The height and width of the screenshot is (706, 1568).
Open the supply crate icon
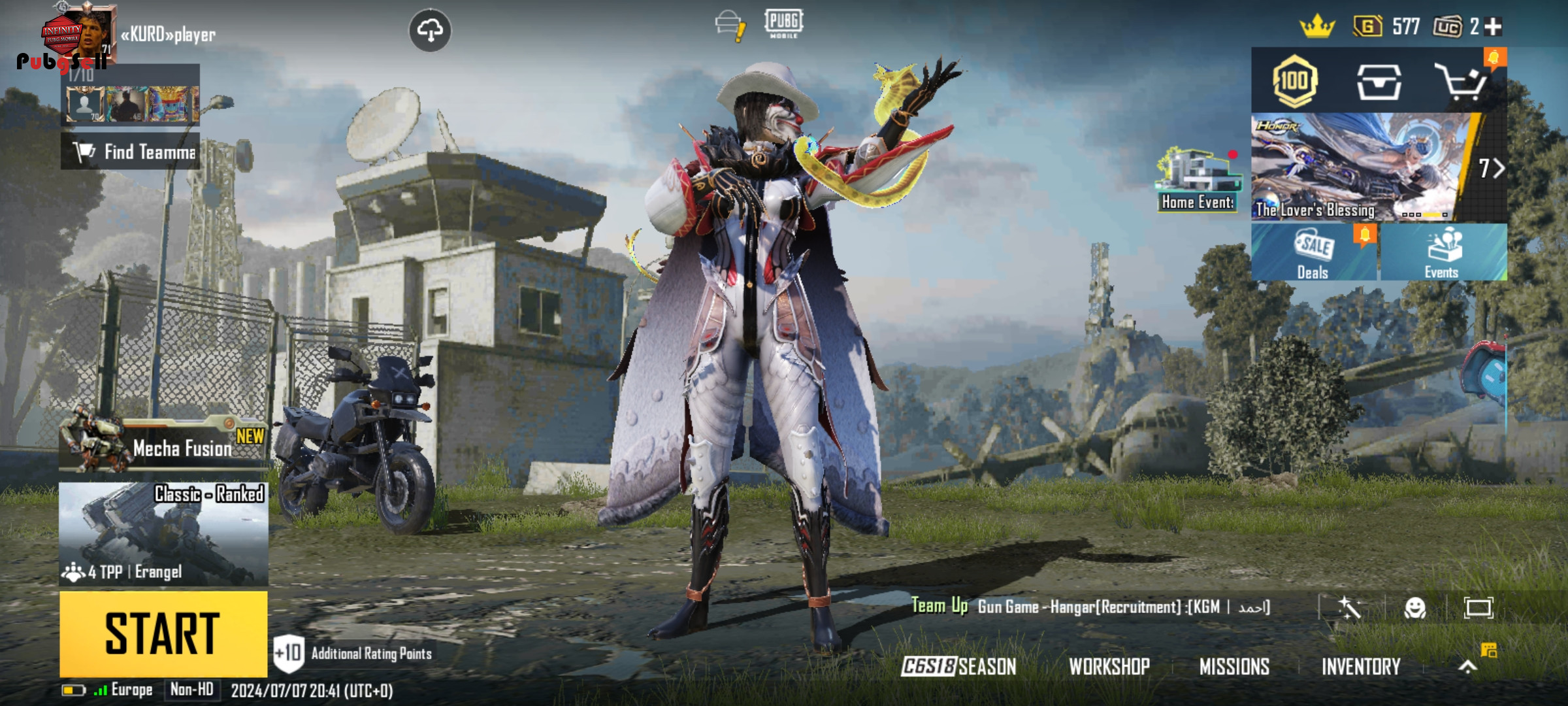pyautogui.click(x=1379, y=82)
